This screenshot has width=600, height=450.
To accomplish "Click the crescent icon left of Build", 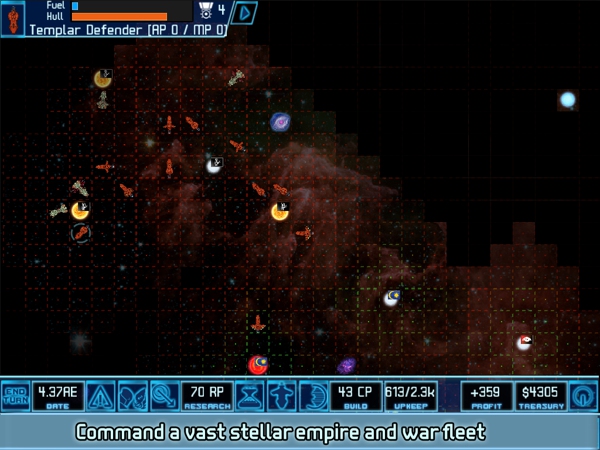I will (314, 396).
